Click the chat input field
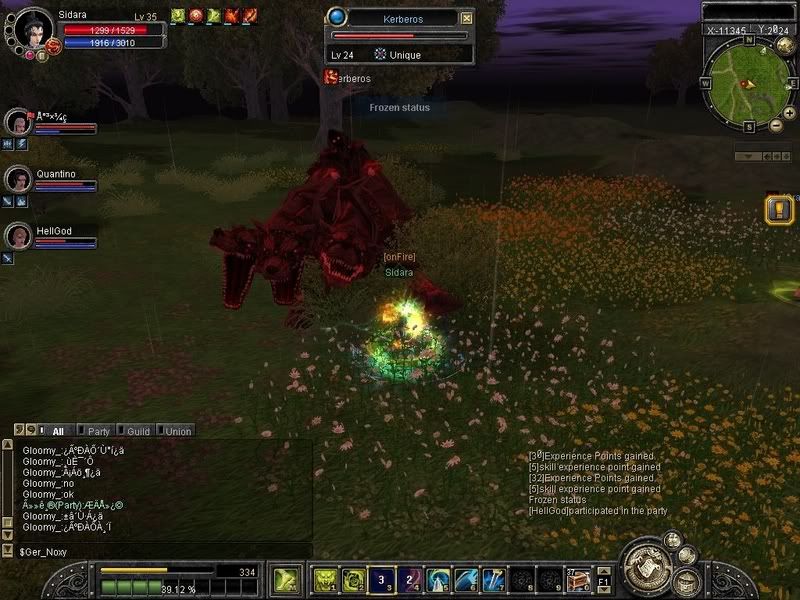800x600 pixels. tap(160, 551)
